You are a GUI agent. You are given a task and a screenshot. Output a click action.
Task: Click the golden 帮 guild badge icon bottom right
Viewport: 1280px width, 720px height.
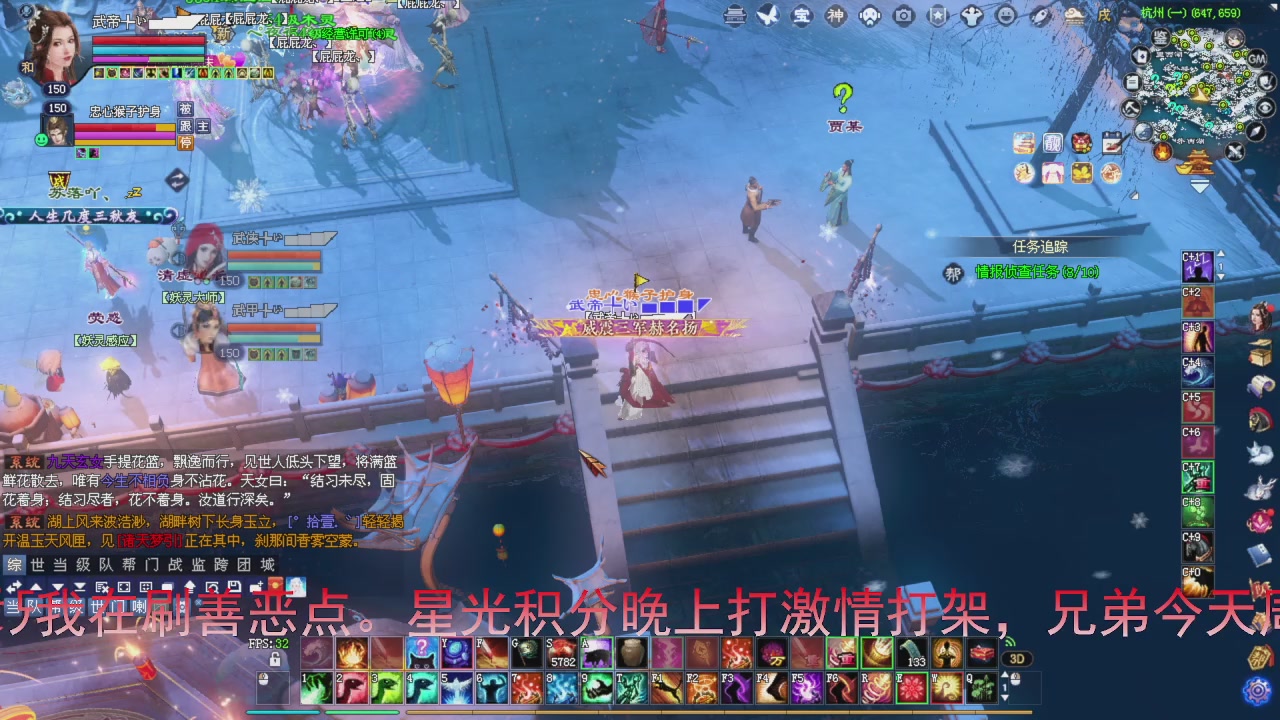1258,658
